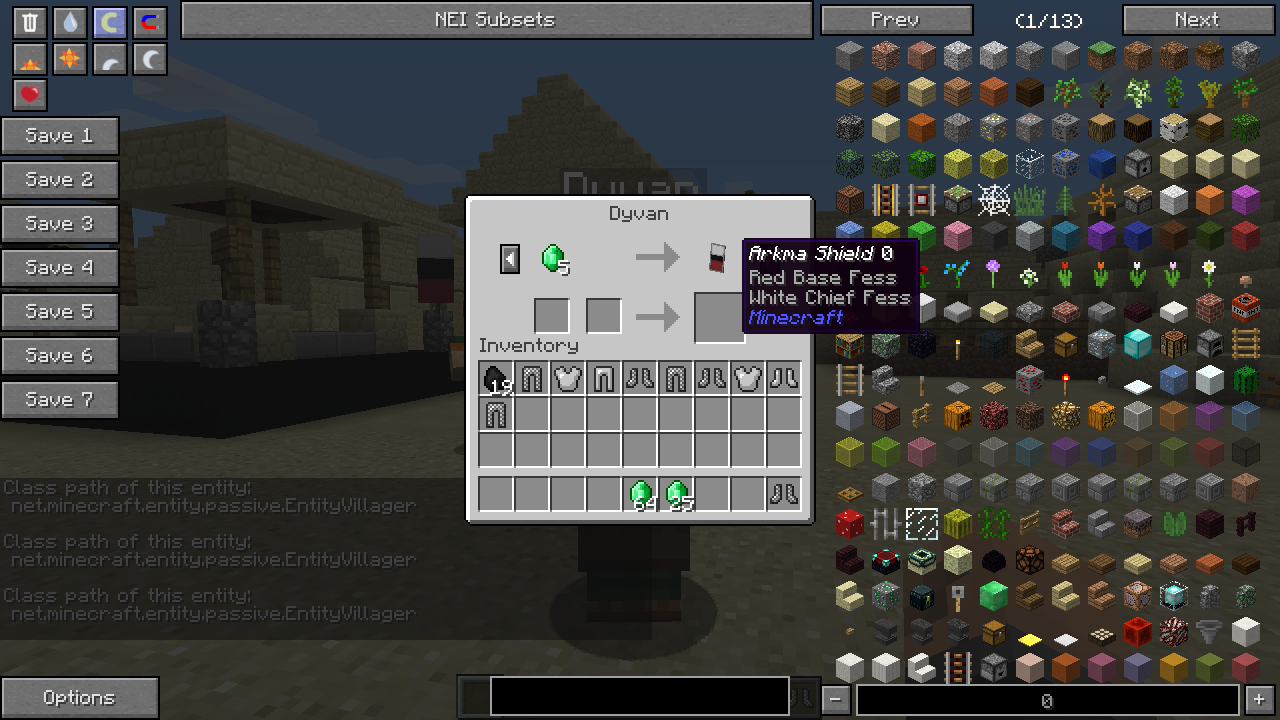Take the Arkna Shield trade result

click(x=718, y=258)
